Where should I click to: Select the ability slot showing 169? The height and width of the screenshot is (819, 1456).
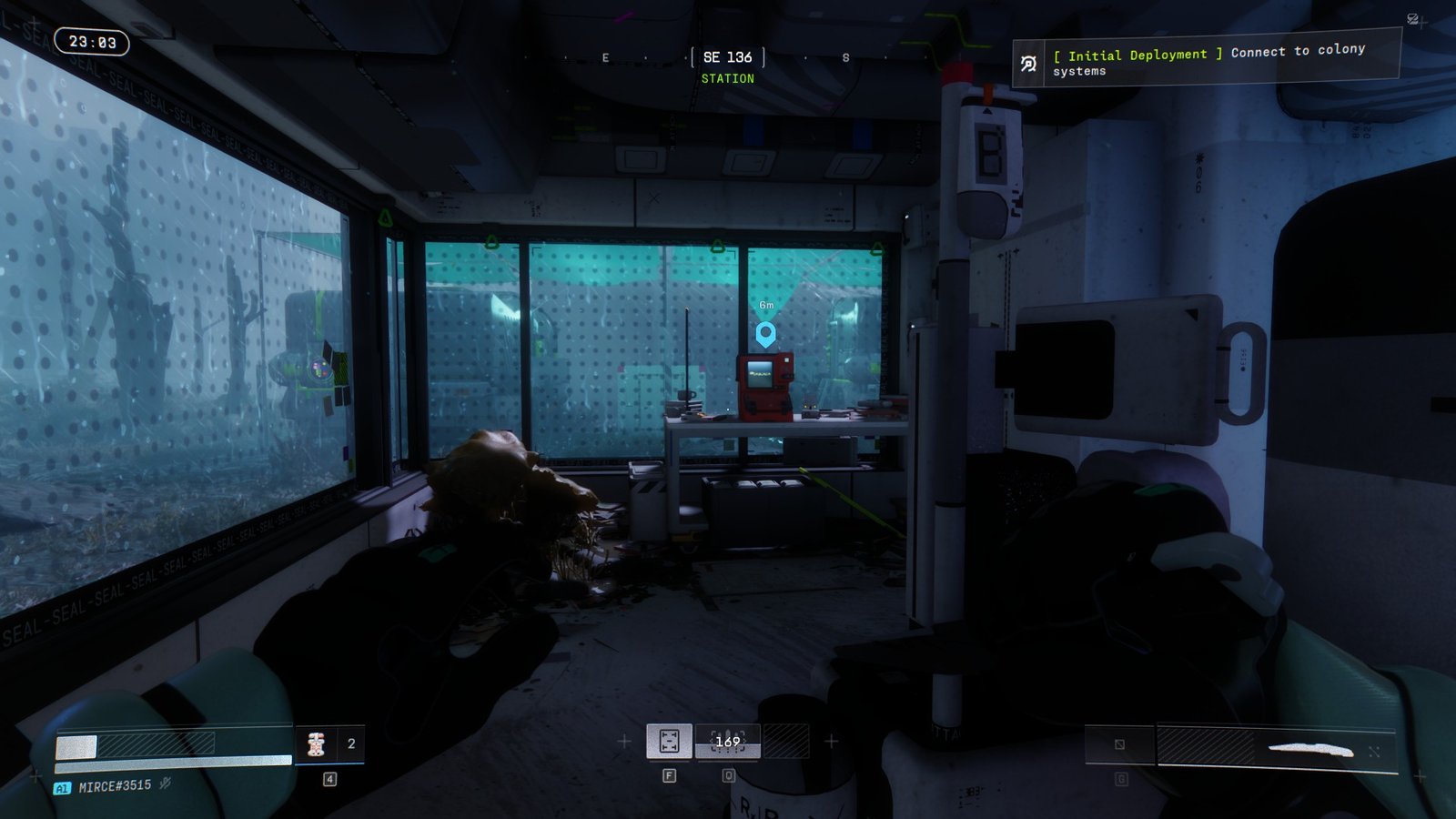727,742
